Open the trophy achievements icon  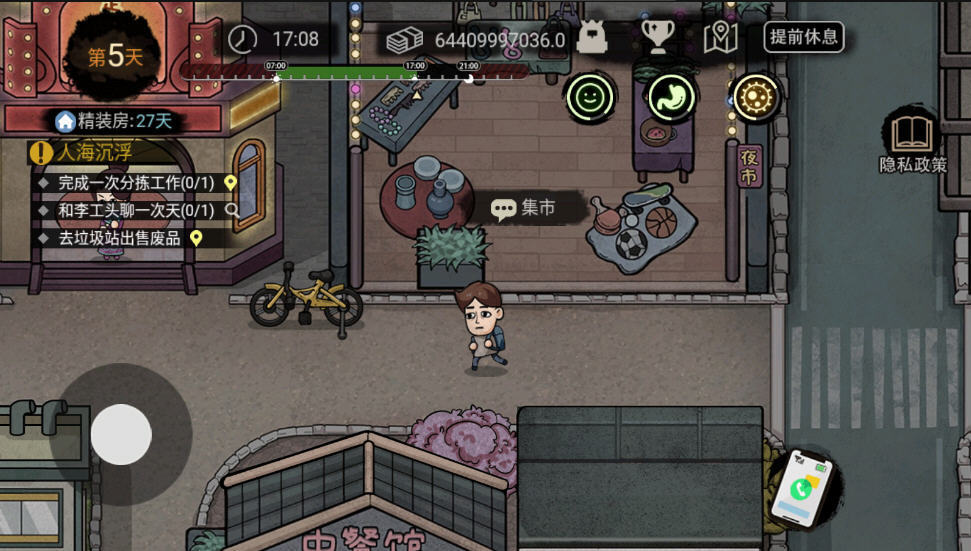coord(657,38)
